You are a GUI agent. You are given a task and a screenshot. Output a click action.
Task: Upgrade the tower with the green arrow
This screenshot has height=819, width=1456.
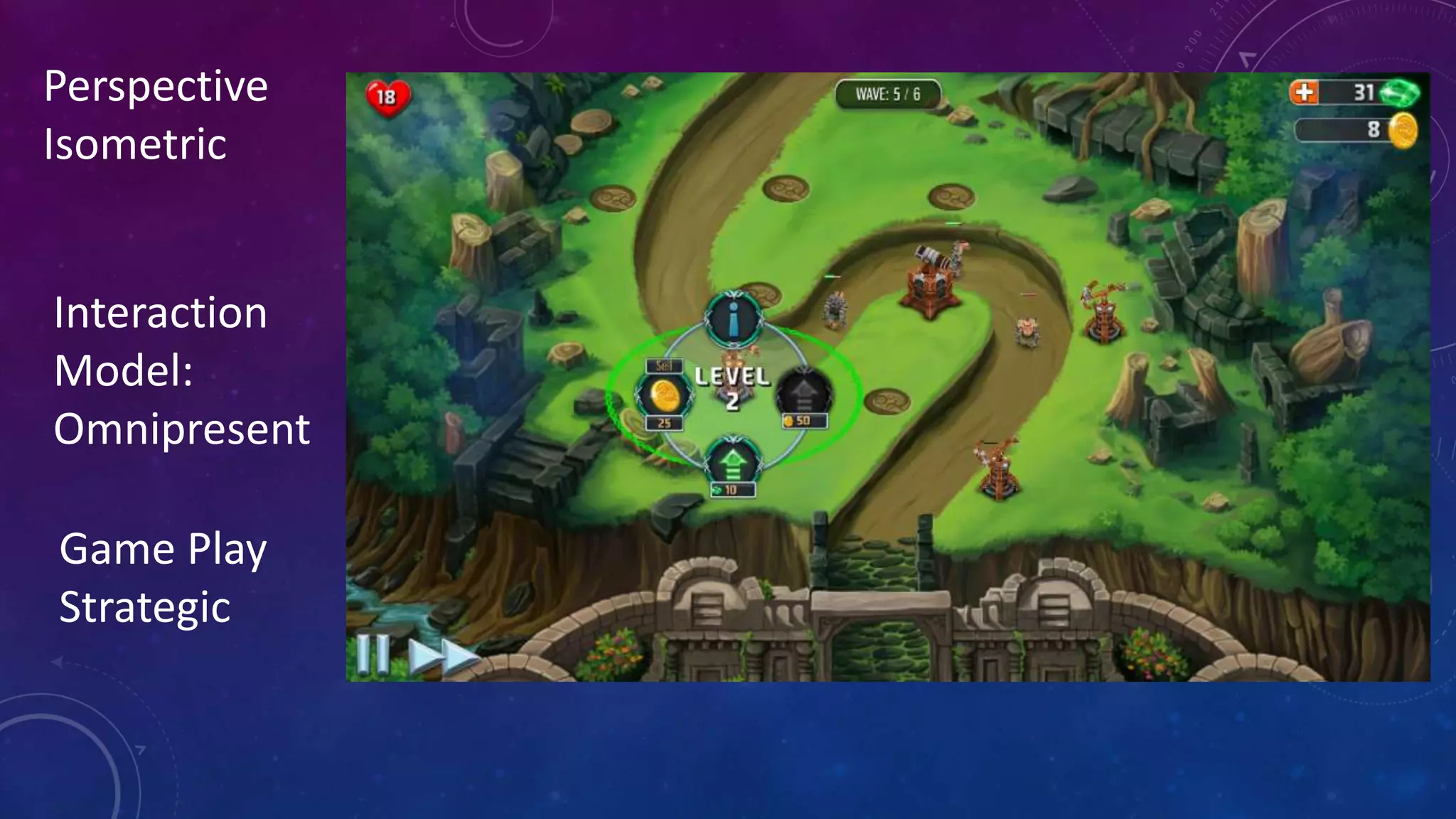tap(733, 464)
